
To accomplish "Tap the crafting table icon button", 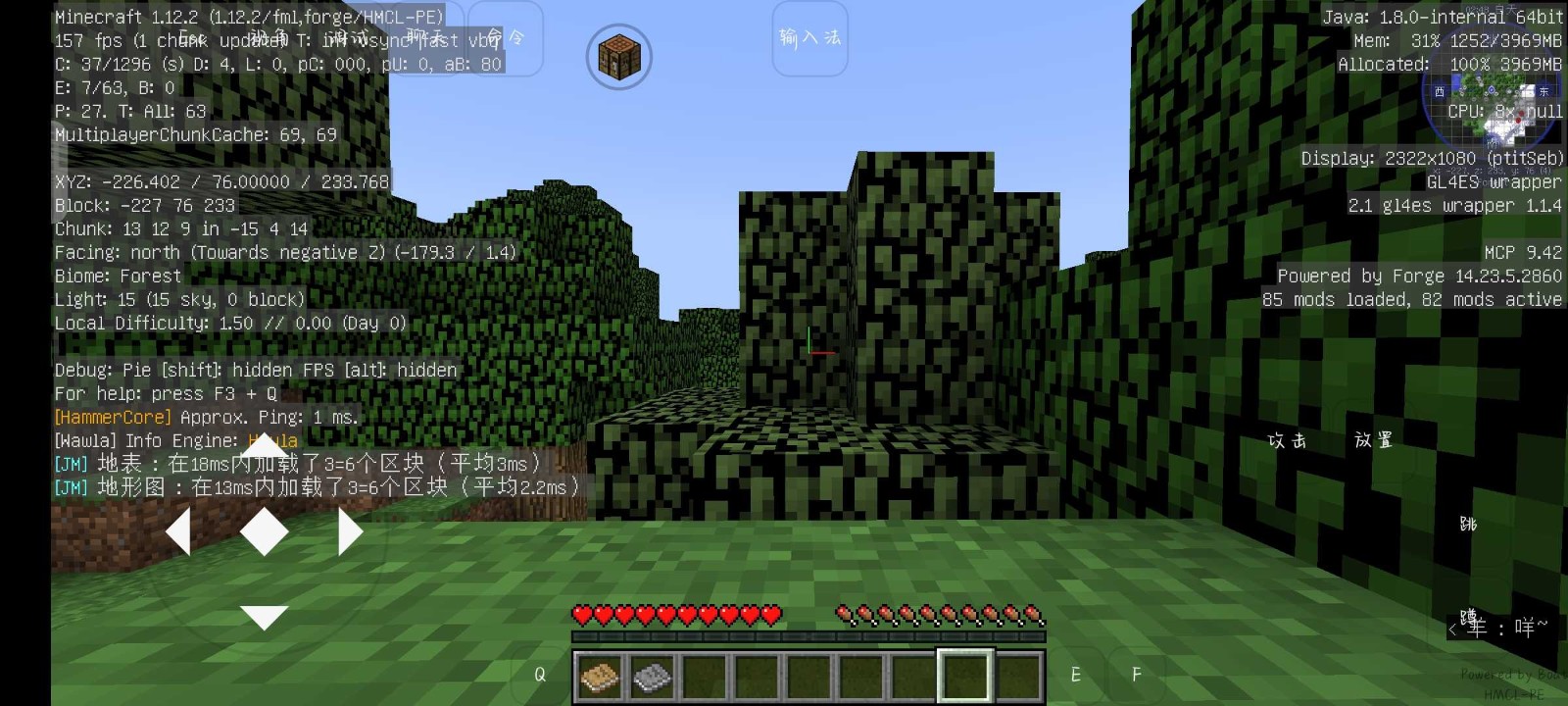I will coord(618,56).
